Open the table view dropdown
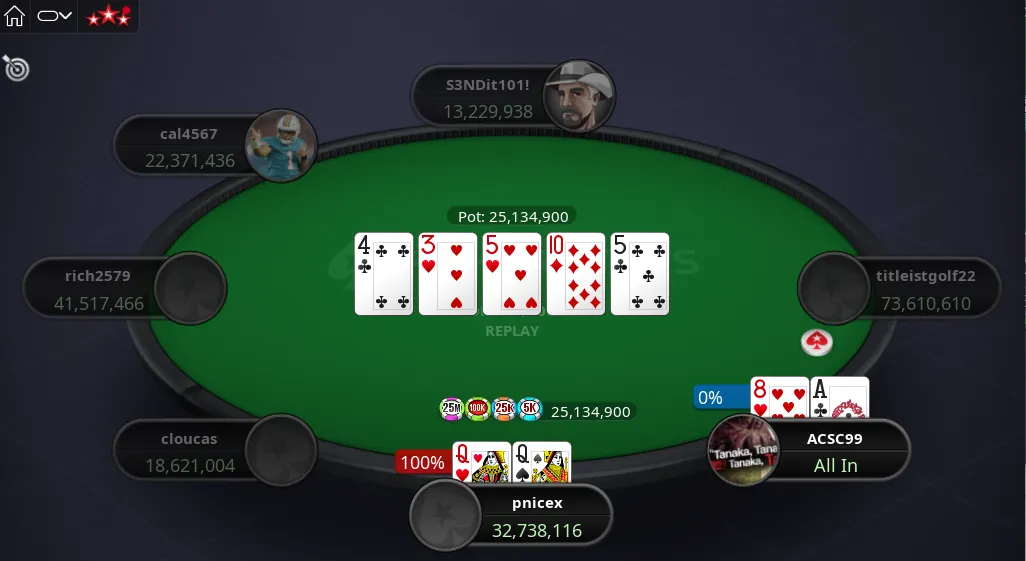 click(54, 16)
